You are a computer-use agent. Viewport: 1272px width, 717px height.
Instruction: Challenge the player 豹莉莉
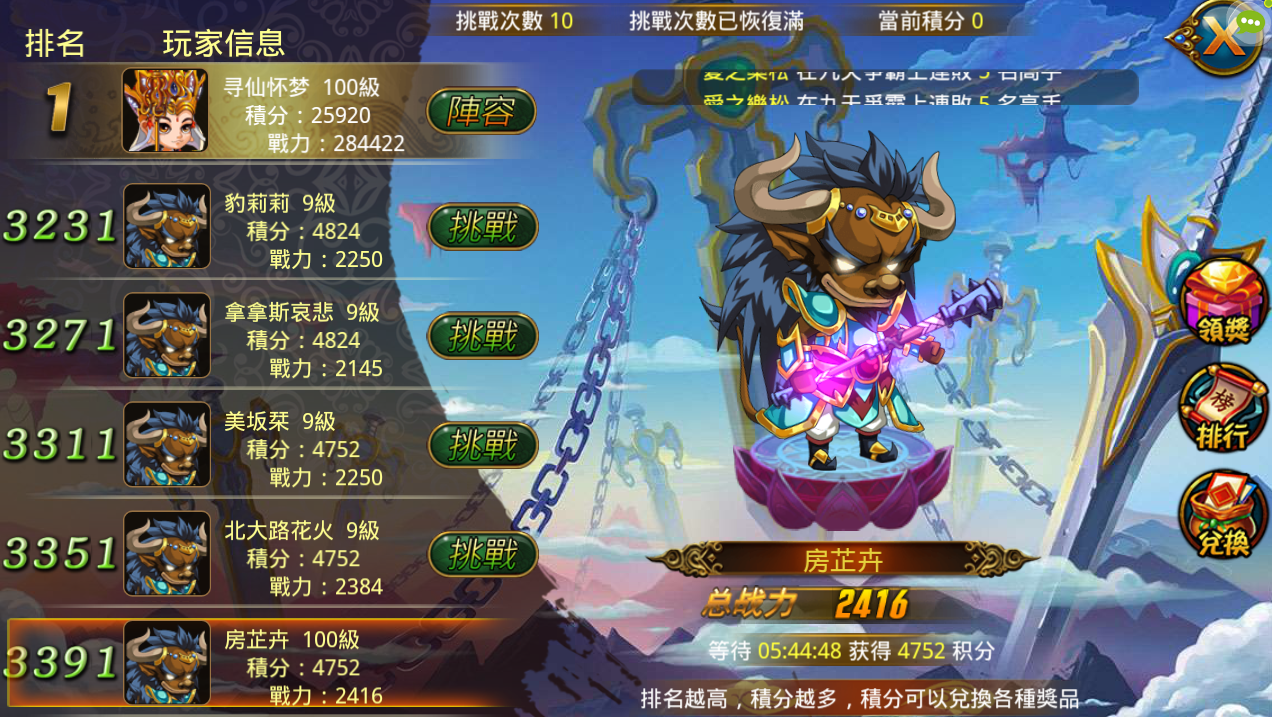tap(483, 228)
